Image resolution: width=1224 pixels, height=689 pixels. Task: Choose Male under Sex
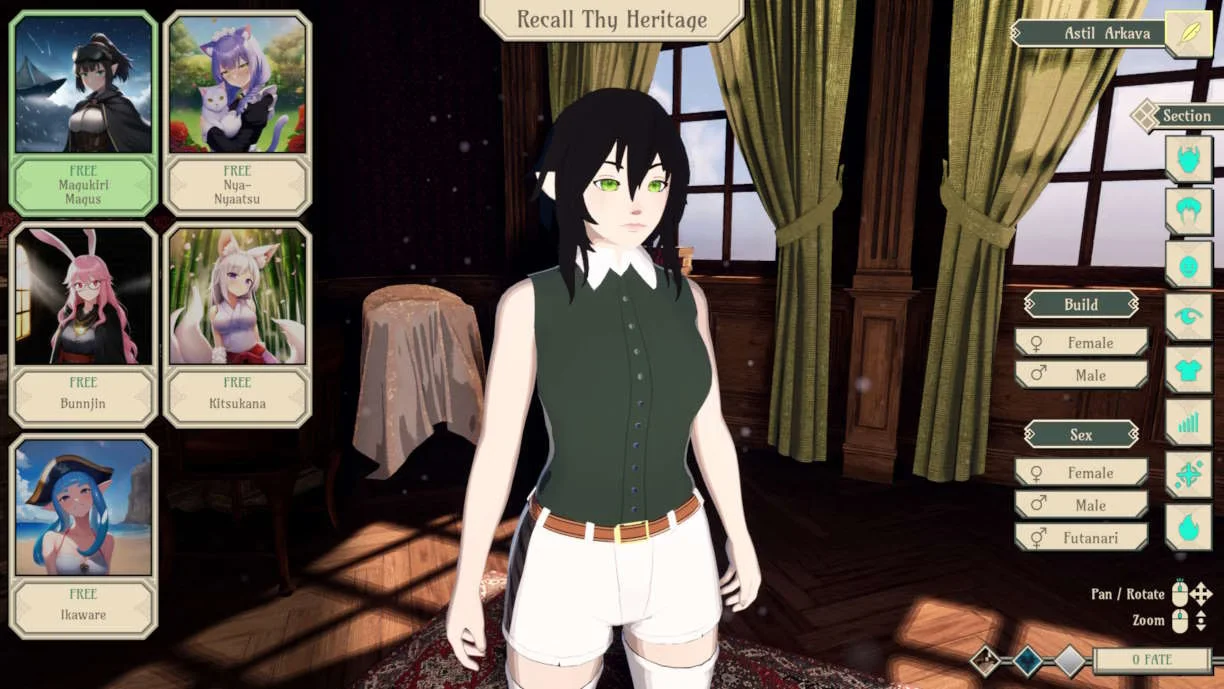coord(1081,505)
